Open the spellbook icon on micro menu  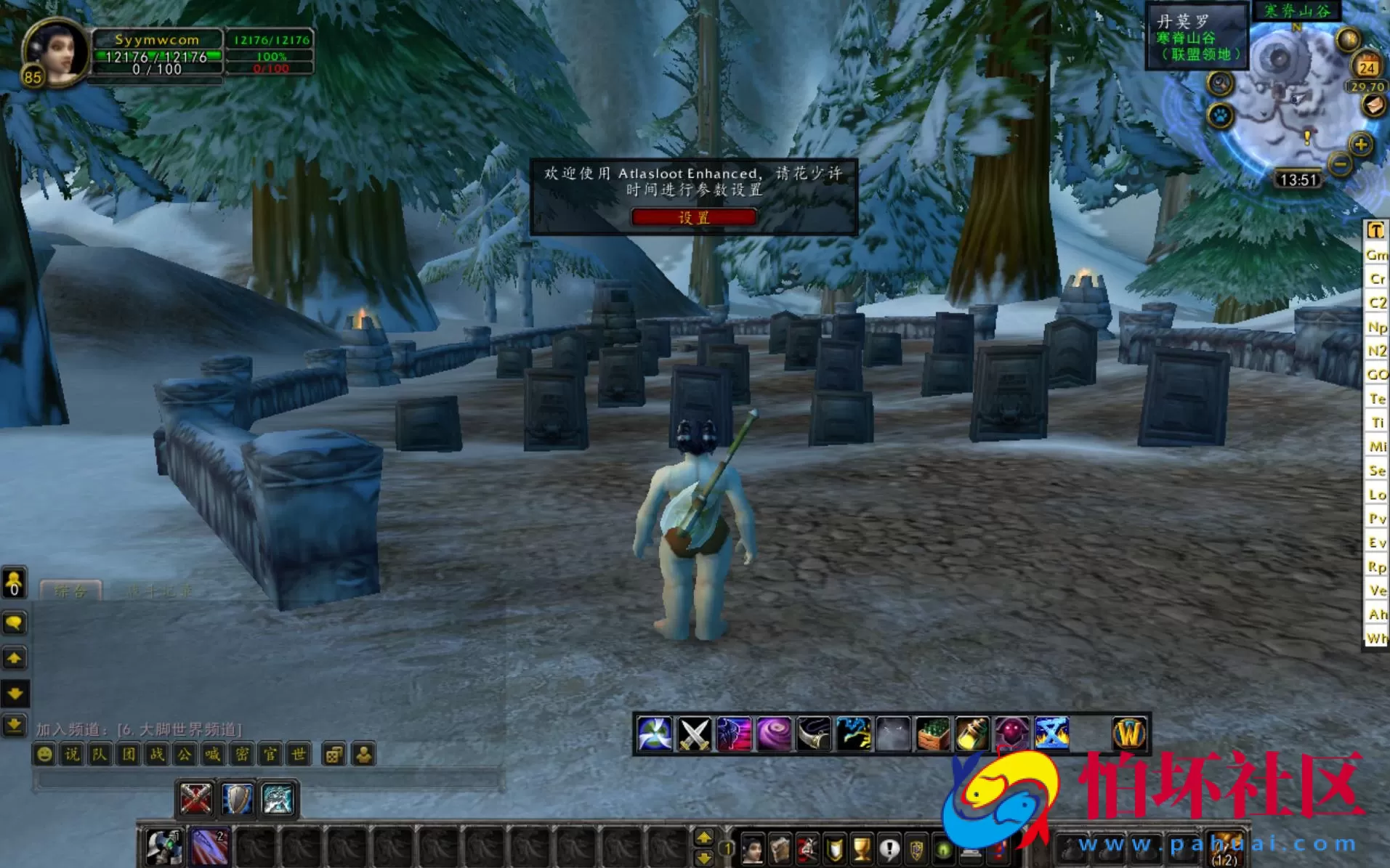(x=780, y=848)
